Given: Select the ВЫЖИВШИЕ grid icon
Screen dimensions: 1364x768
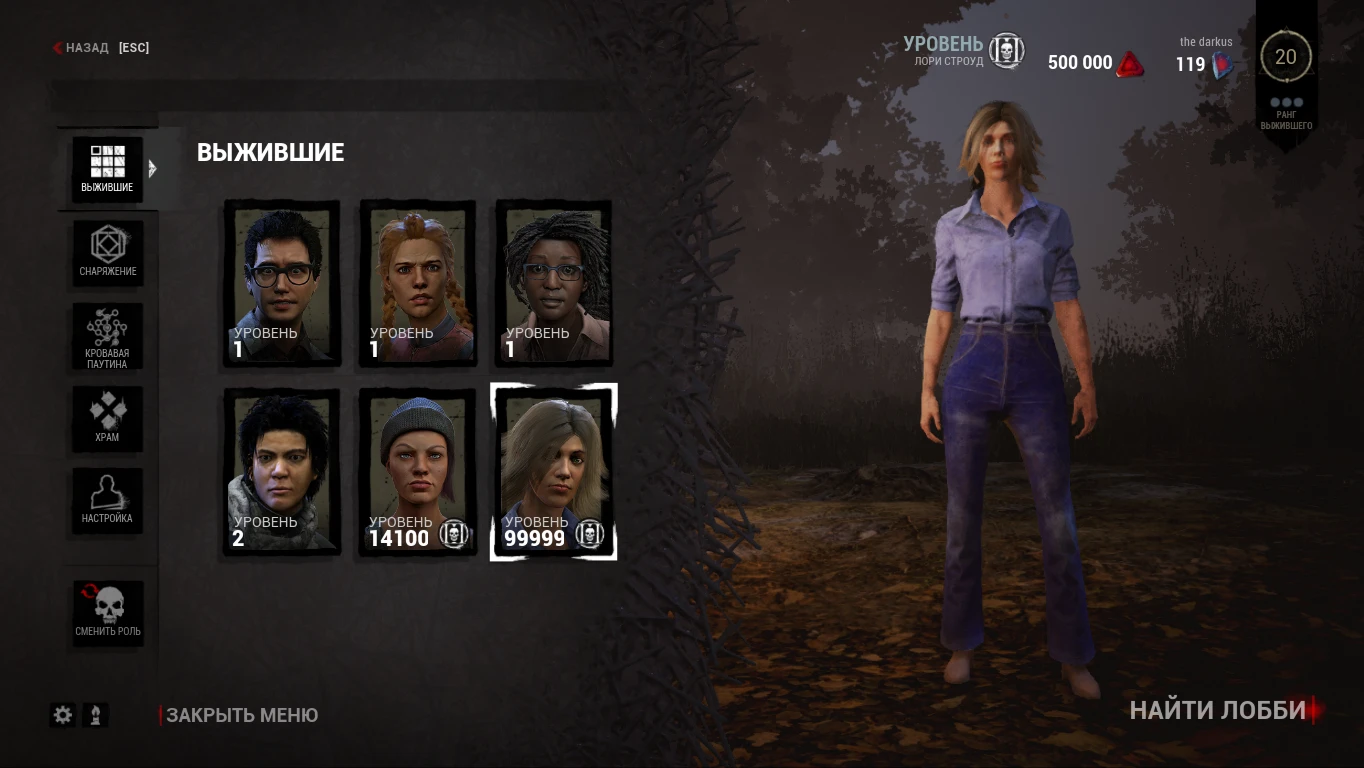Looking at the screenshot, I should [x=107, y=168].
